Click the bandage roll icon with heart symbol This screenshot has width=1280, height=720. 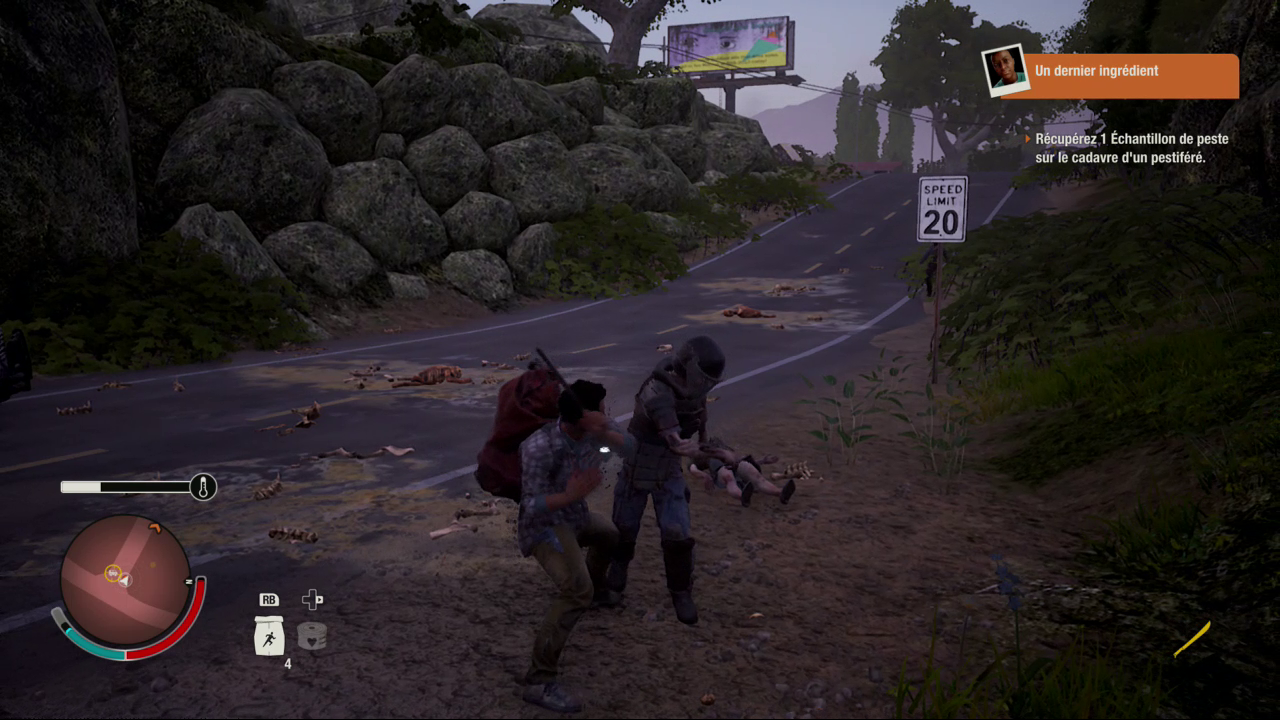313,635
